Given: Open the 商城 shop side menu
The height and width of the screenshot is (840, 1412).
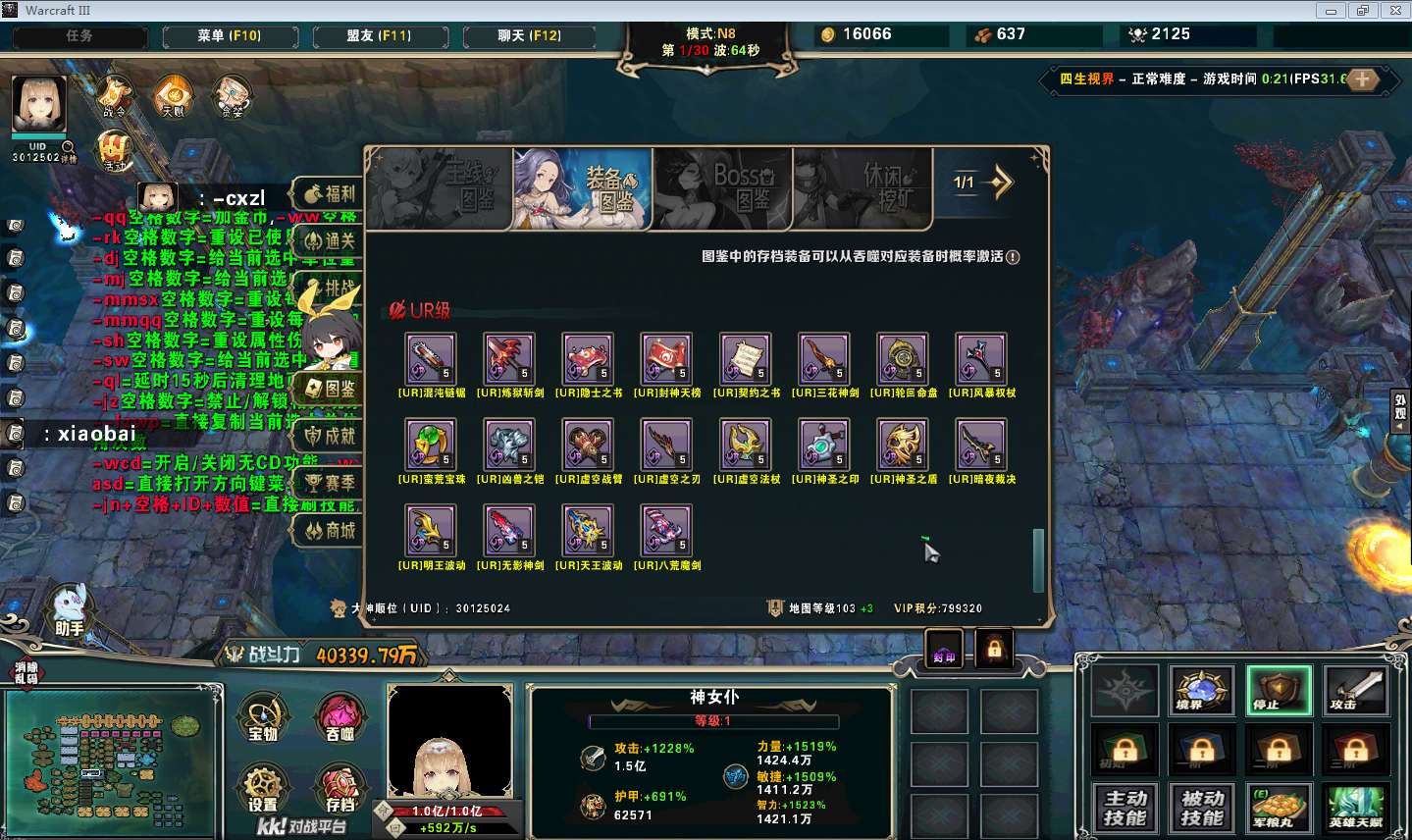Looking at the screenshot, I should tap(331, 531).
